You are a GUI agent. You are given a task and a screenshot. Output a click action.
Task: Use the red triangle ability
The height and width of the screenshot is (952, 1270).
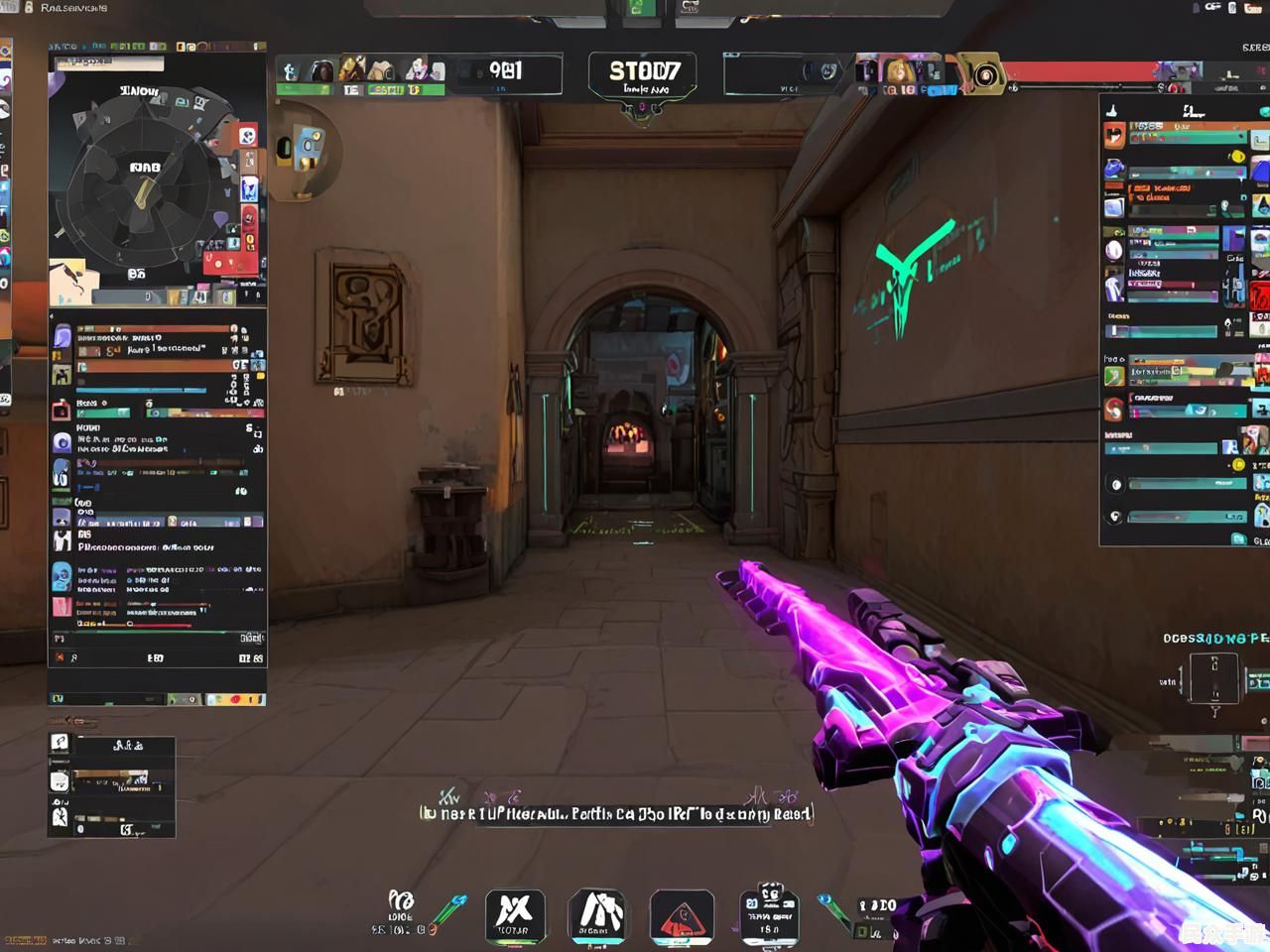[682, 916]
